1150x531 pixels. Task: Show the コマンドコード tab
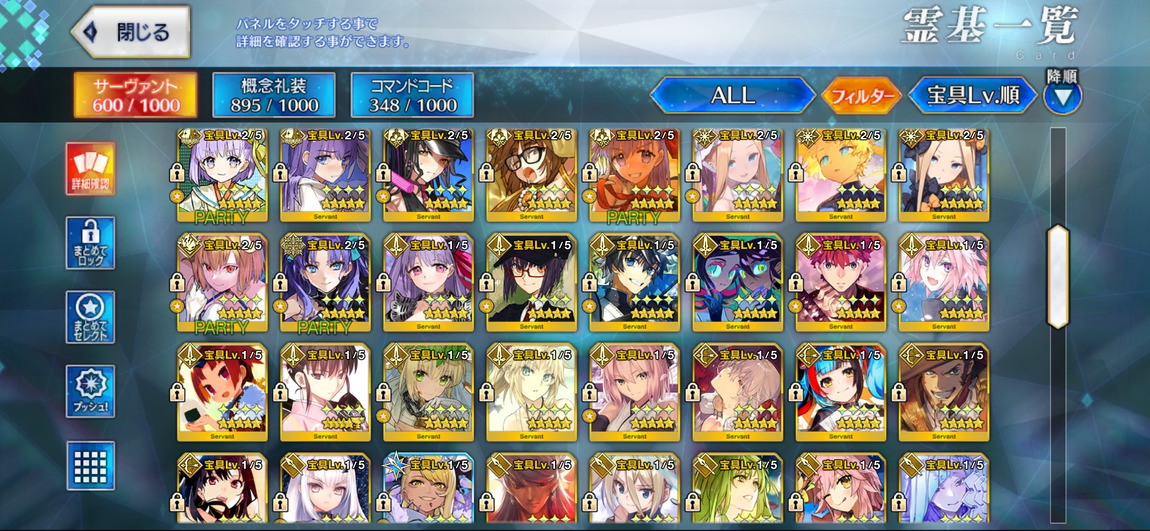pyautogui.click(x=411, y=95)
